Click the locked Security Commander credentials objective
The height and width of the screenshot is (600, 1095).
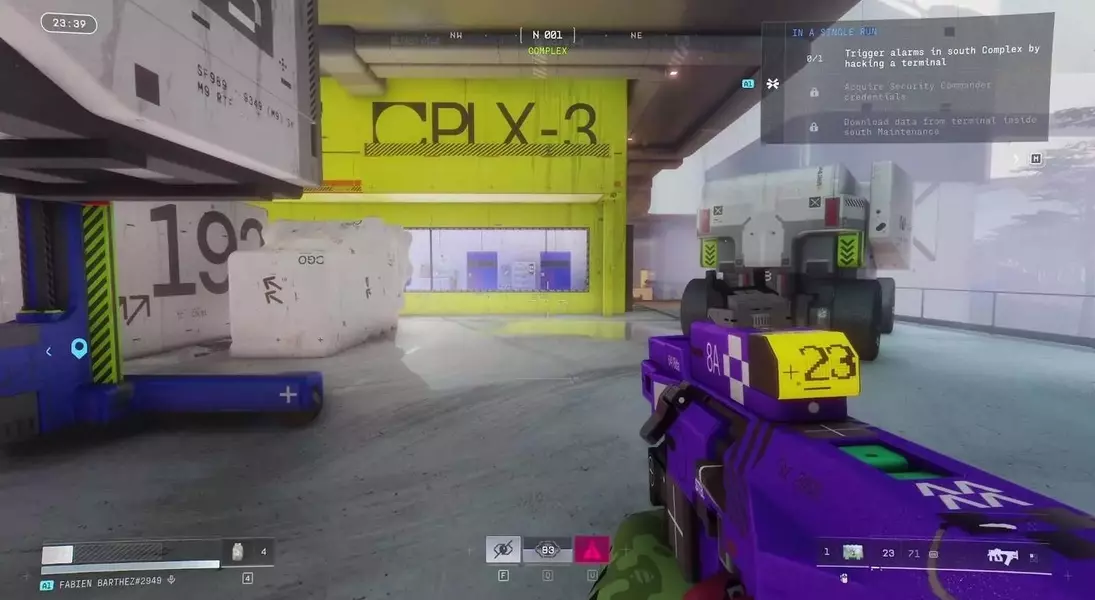click(x=916, y=90)
